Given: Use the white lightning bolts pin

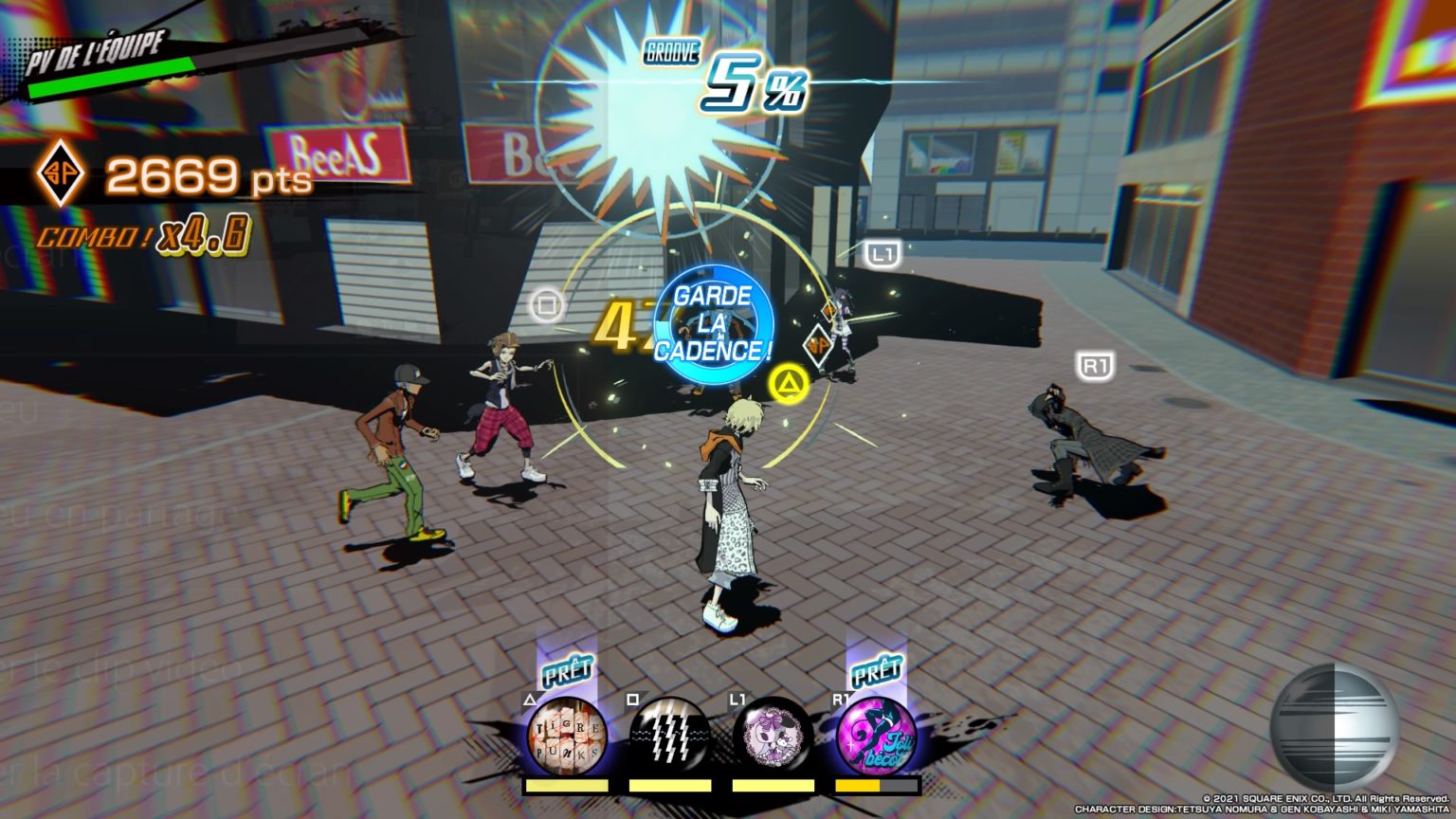Looking at the screenshot, I should pyautogui.click(x=669, y=737).
